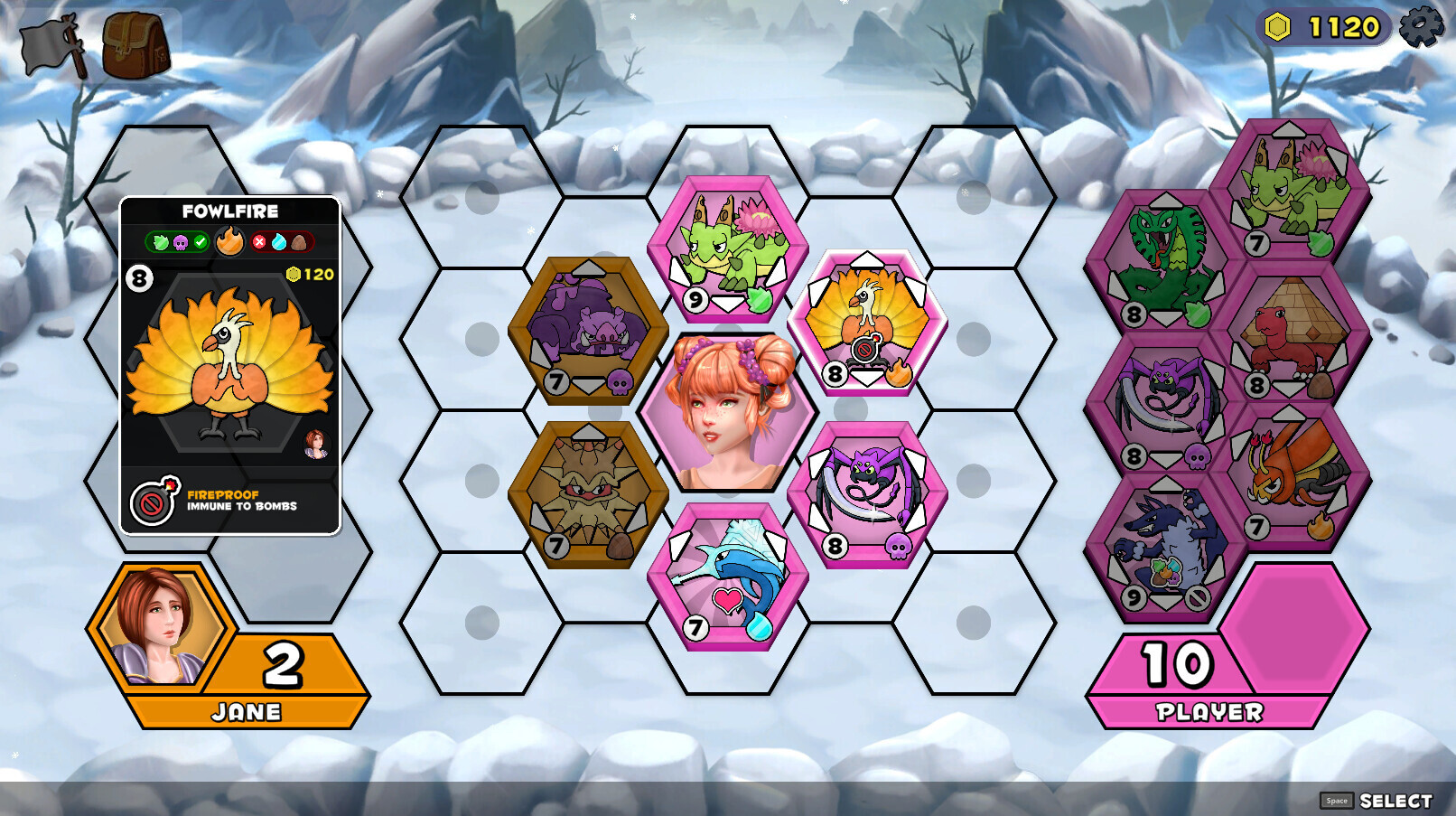Open the brown backpack inventory
Screen dimensions: 1456x816
(135, 45)
